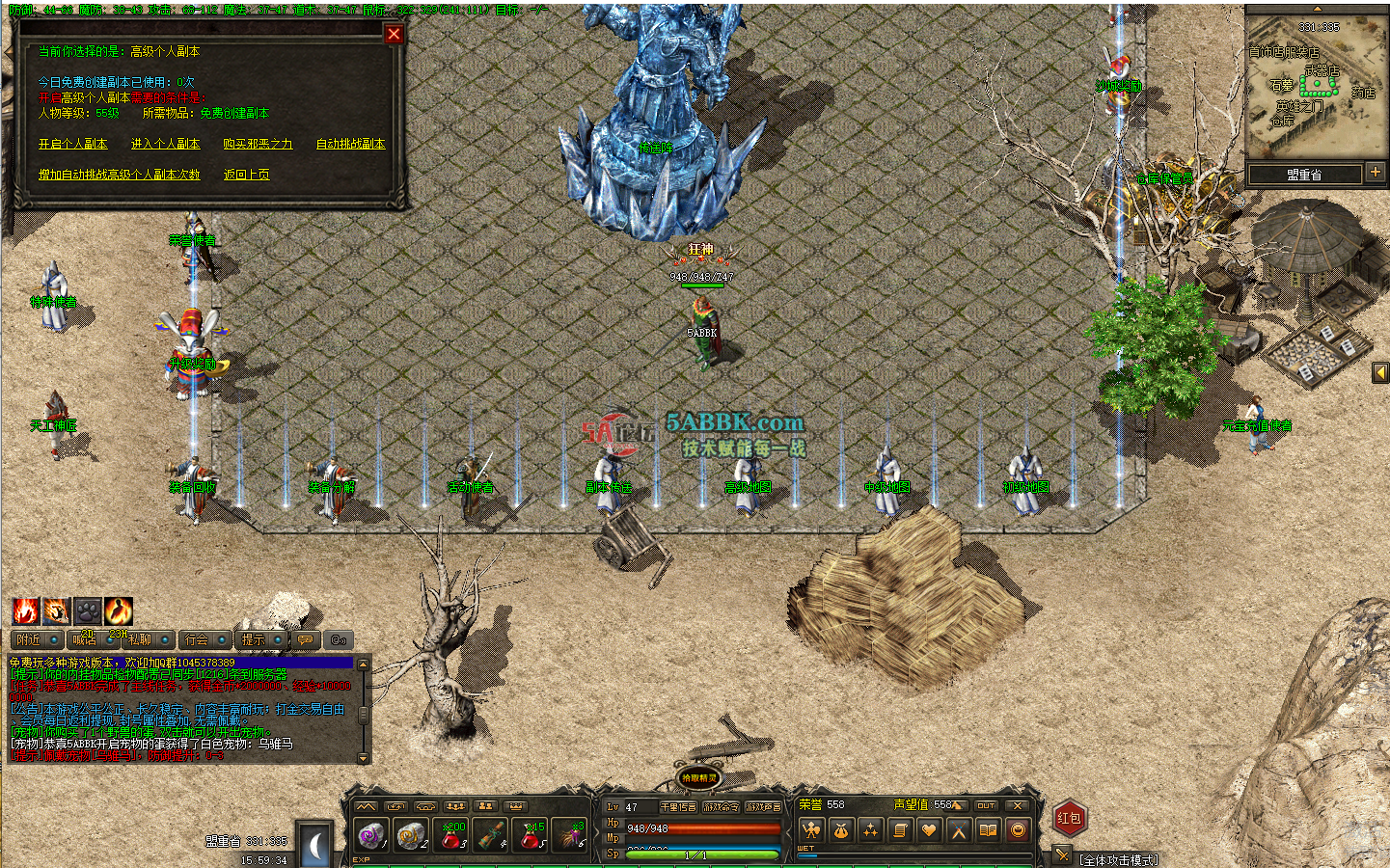This screenshot has height=868, width=1390.
Task: Open the friends heart icon
Action: click(930, 829)
